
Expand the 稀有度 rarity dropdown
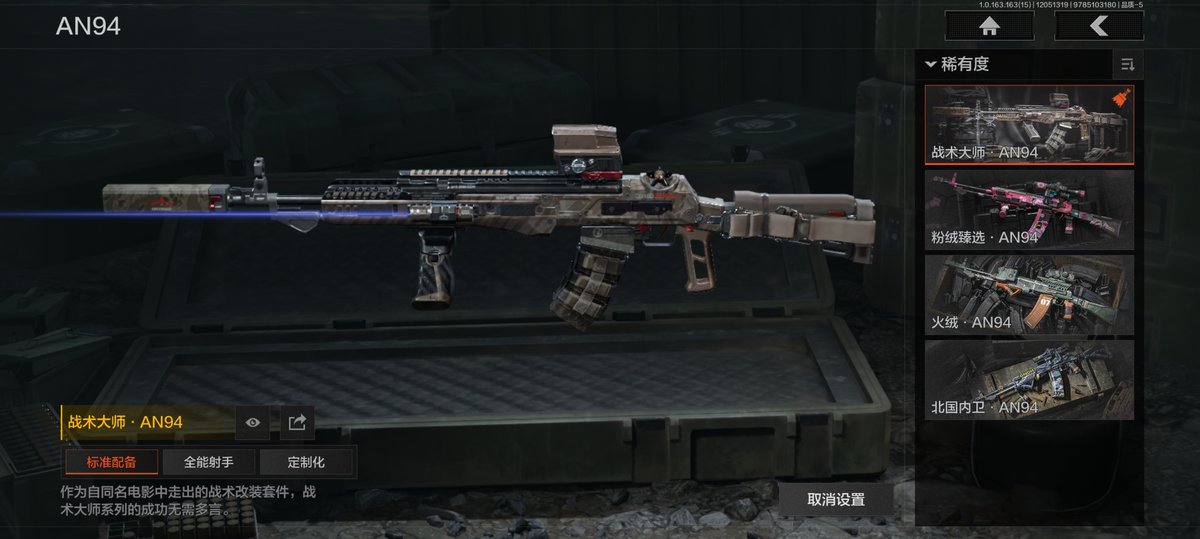coord(958,65)
